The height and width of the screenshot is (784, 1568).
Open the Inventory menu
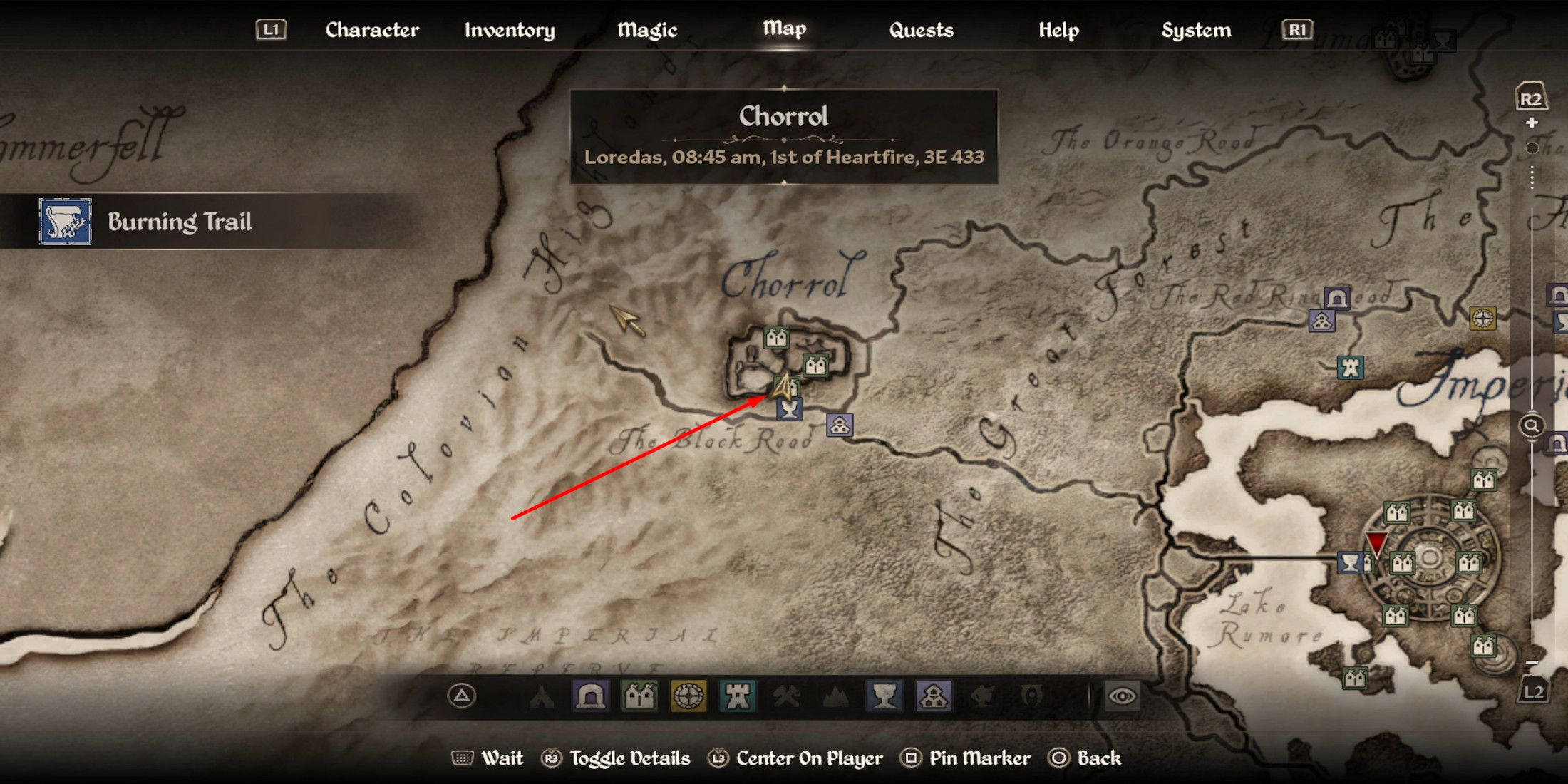click(509, 30)
